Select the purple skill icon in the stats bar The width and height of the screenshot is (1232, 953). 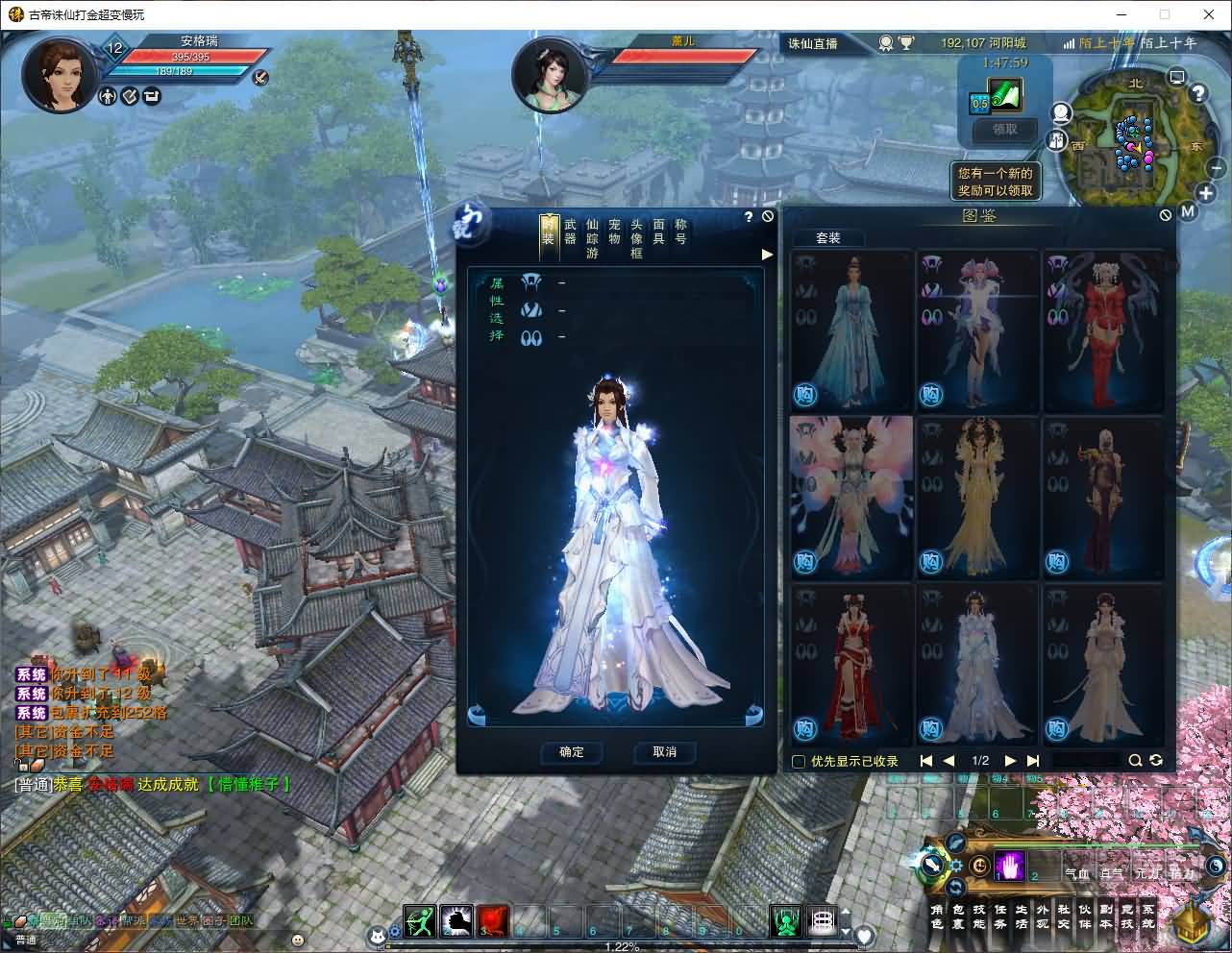[1008, 866]
